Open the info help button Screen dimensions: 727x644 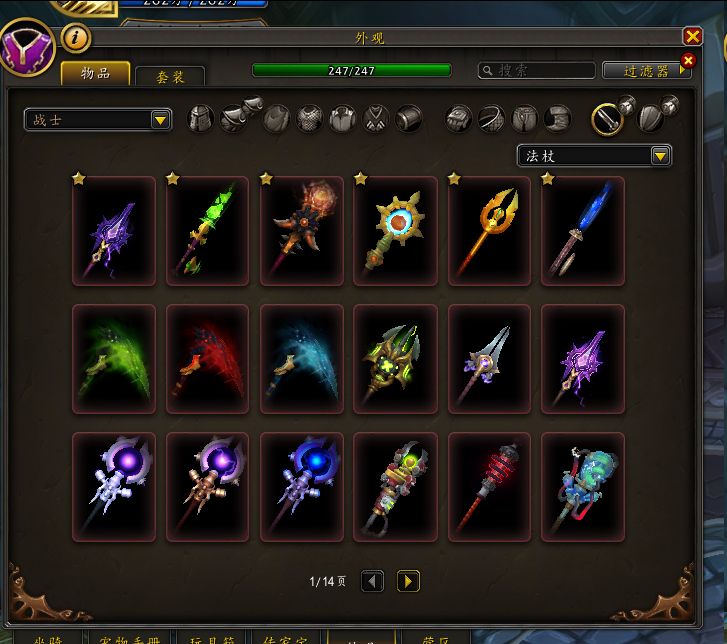[77, 38]
